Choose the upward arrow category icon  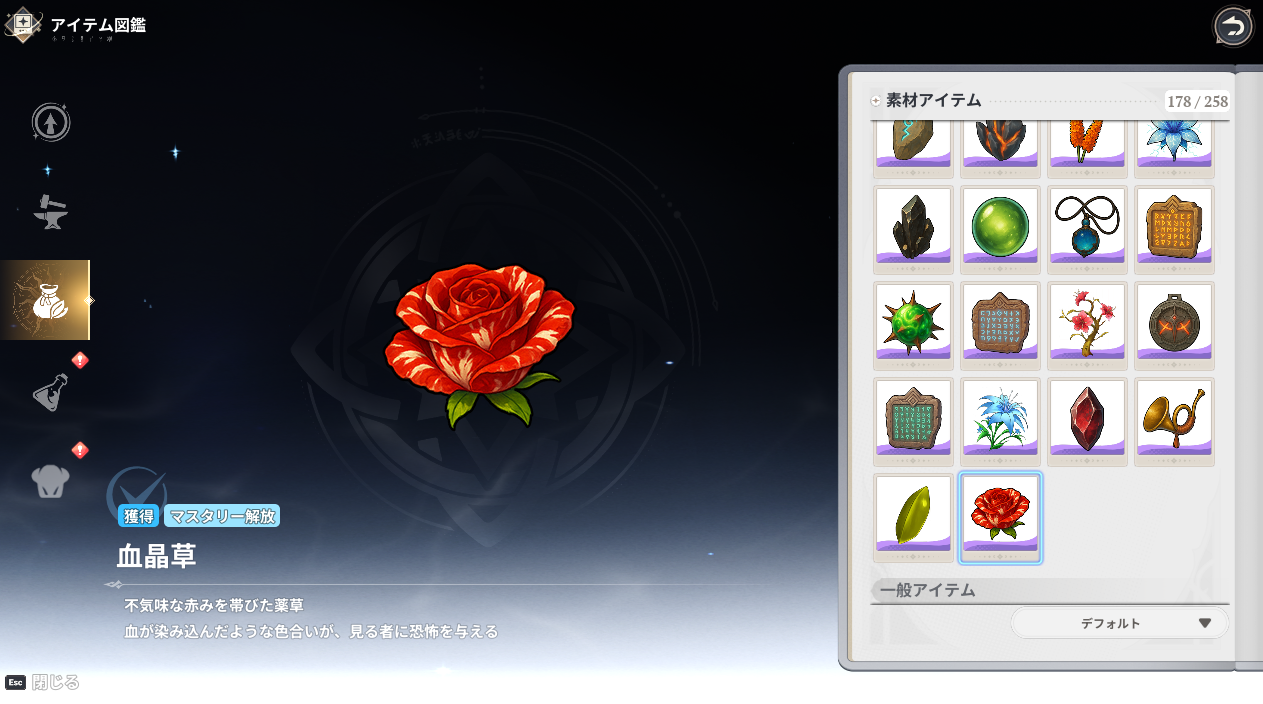tap(51, 122)
